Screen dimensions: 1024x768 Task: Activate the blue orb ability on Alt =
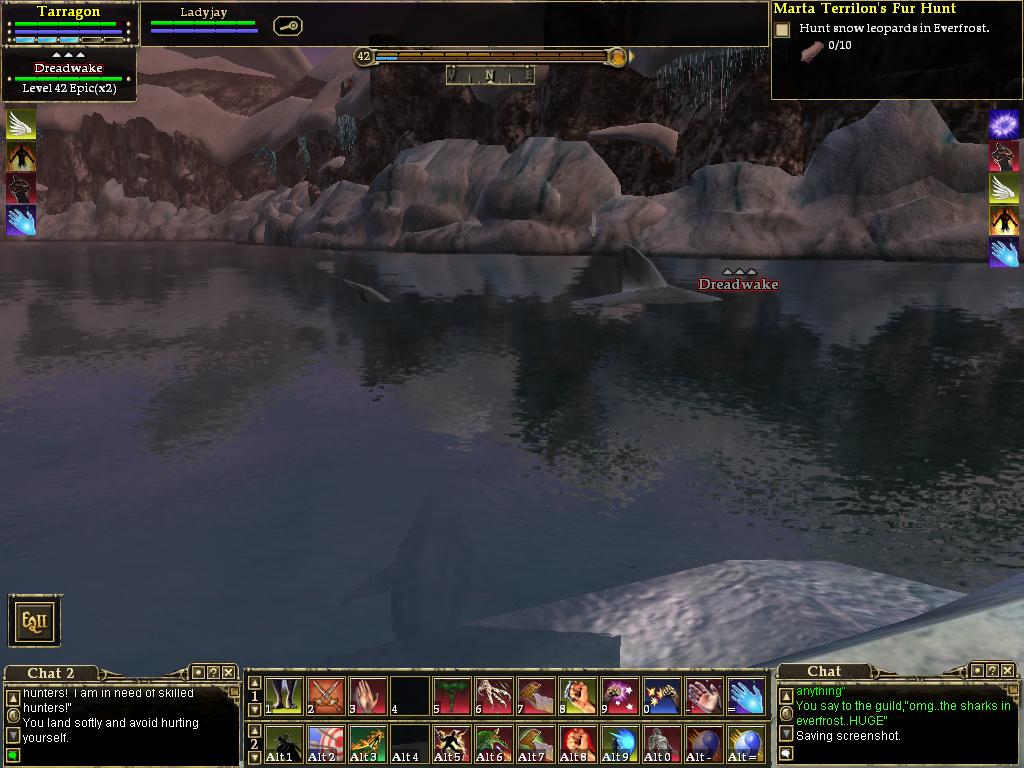pos(746,745)
